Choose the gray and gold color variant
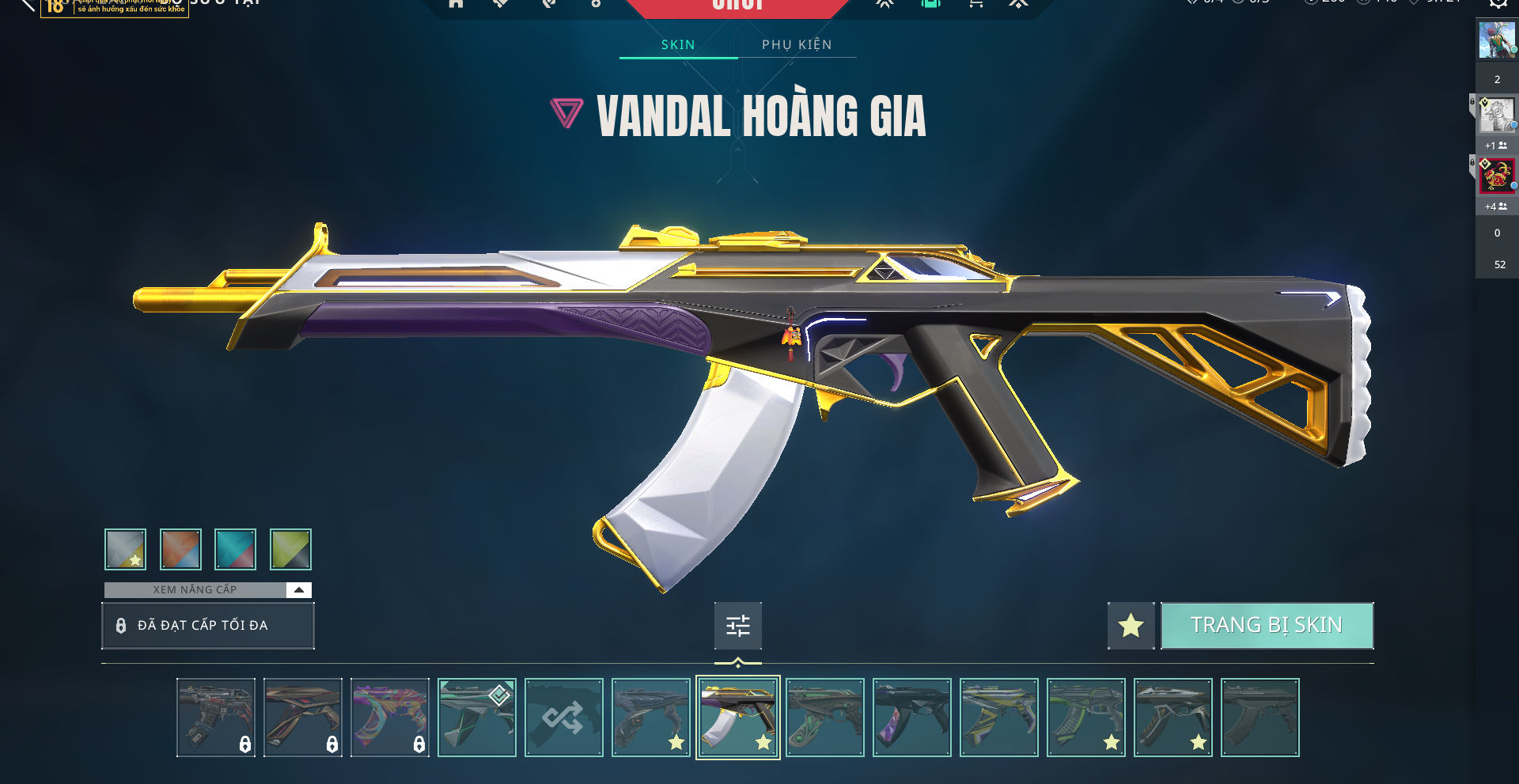 coord(125,549)
